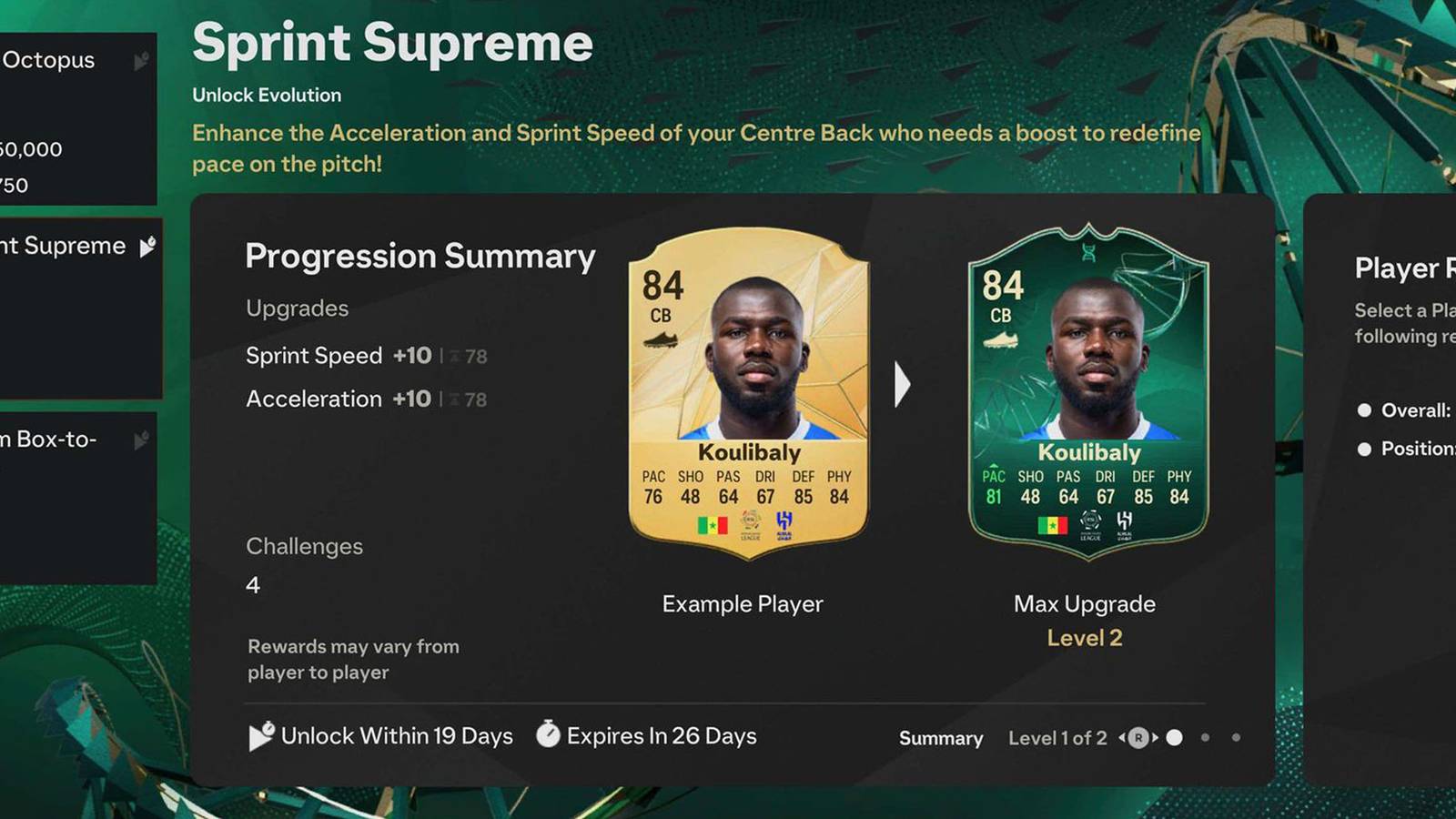Click the evolution flag icon next to Unlock Within 19 Days
Image resolution: width=1456 pixels, height=819 pixels.
(259, 735)
